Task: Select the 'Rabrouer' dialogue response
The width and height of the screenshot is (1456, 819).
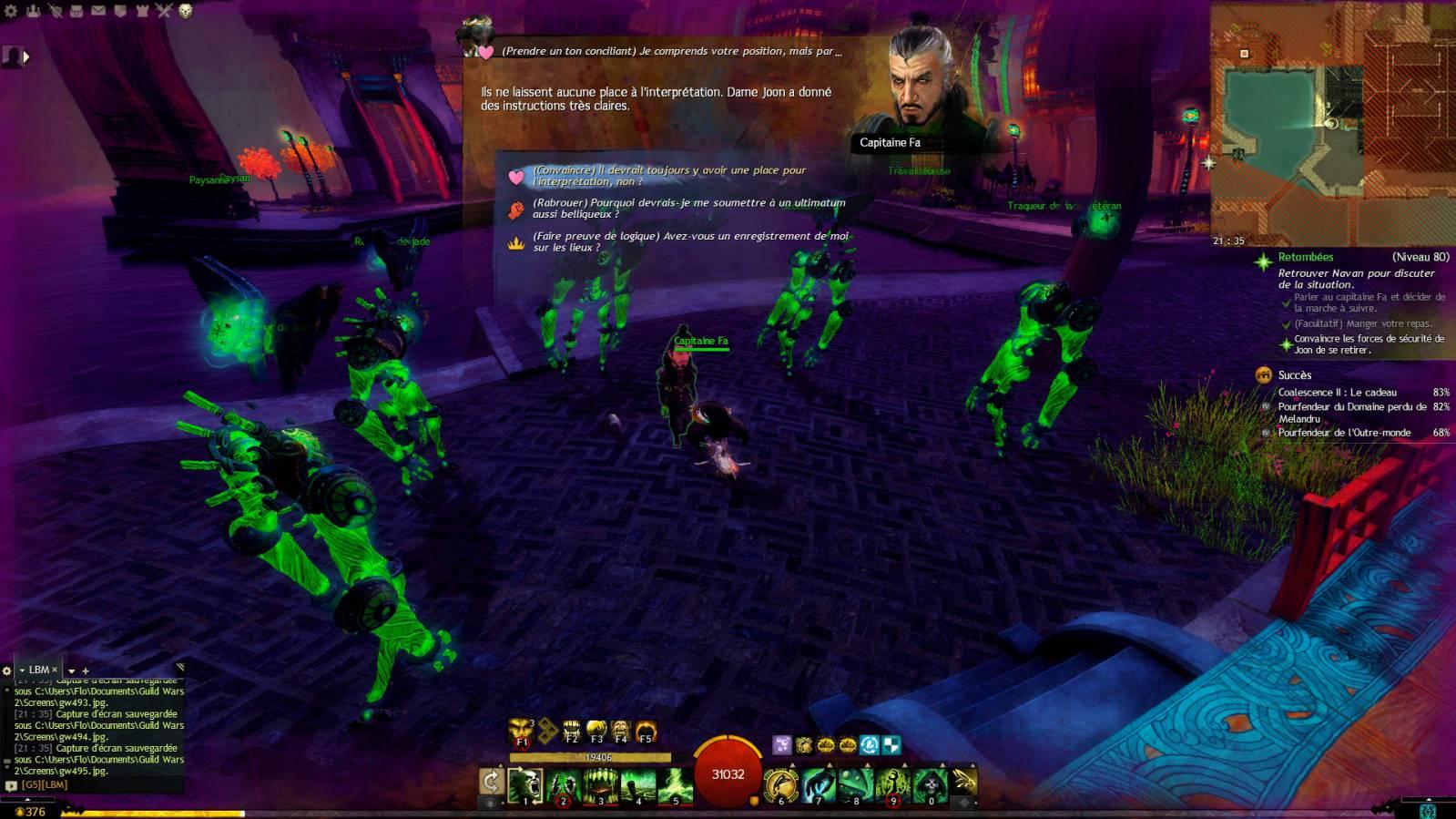Action: [x=687, y=209]
